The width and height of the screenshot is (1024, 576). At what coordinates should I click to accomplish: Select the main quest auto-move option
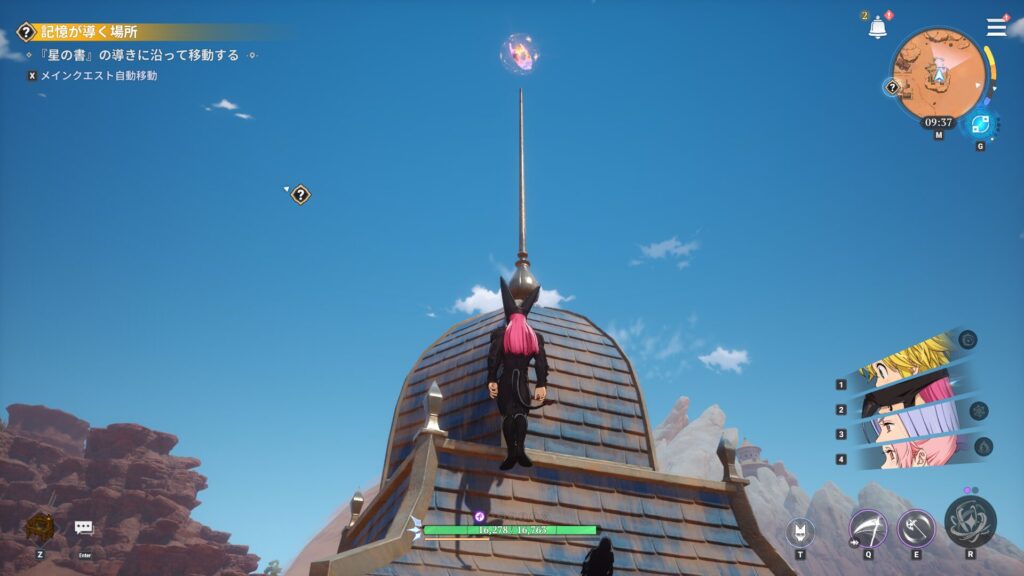tap(97, 75)
